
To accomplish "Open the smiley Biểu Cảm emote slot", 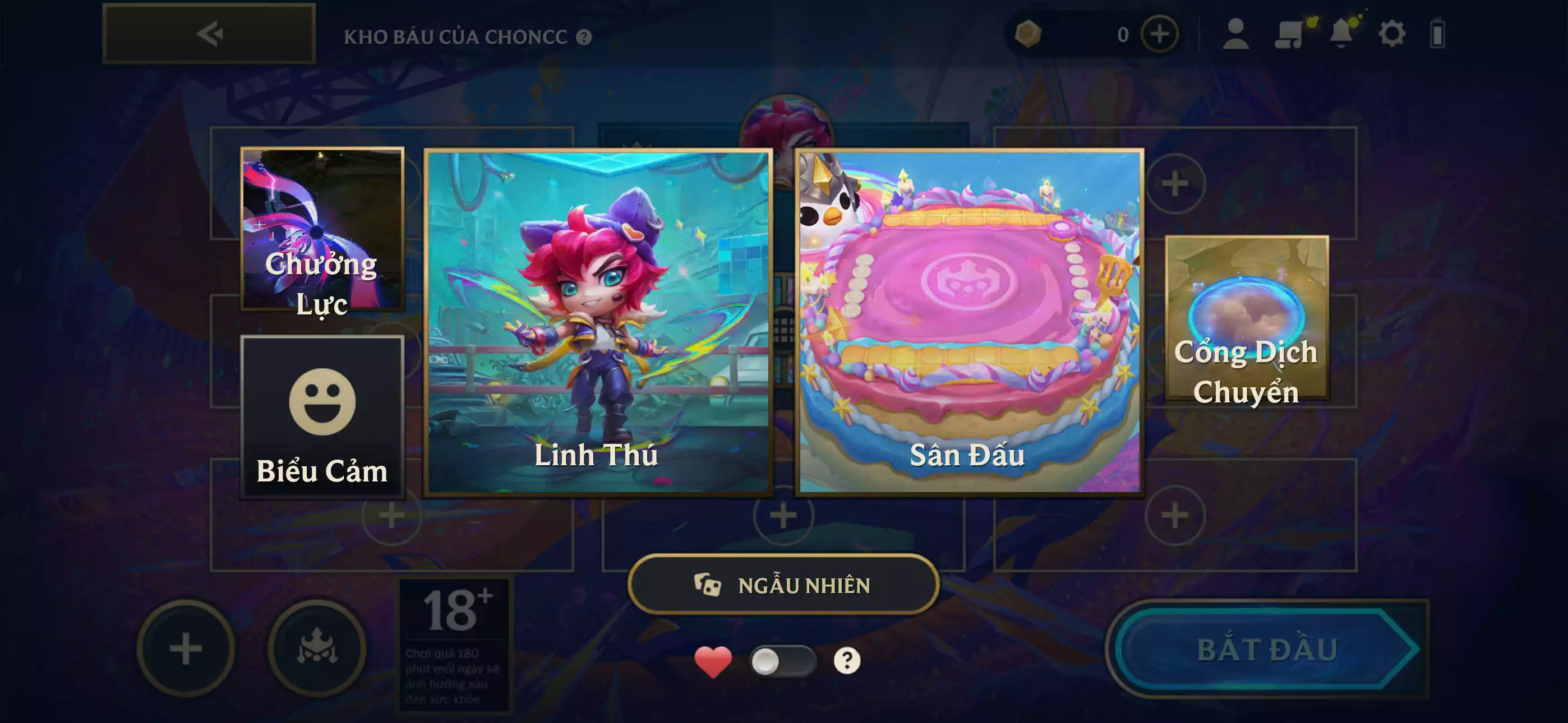I will (322, 414).
